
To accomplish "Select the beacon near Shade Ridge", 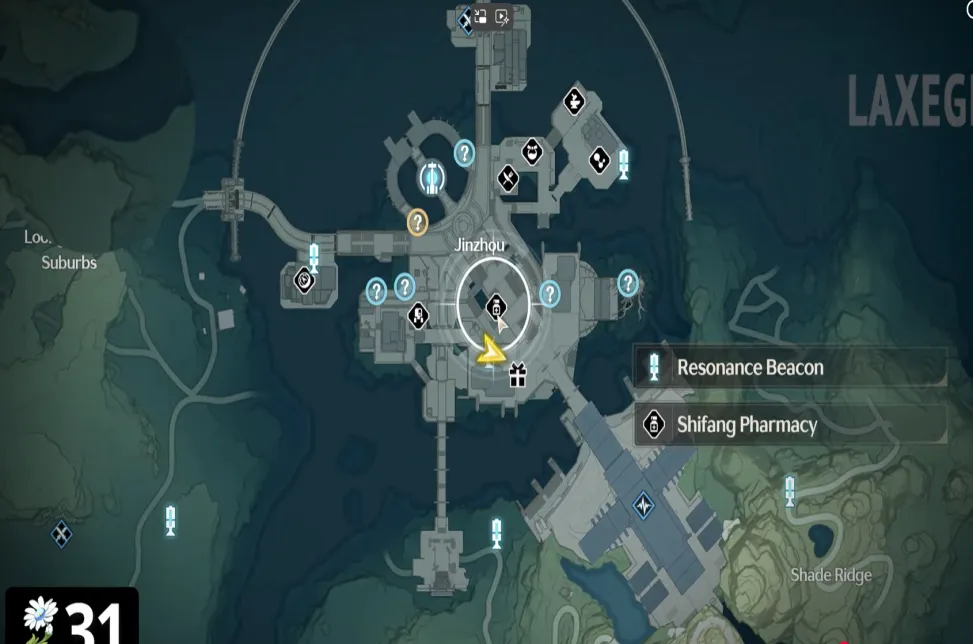I will coord(790,490).
